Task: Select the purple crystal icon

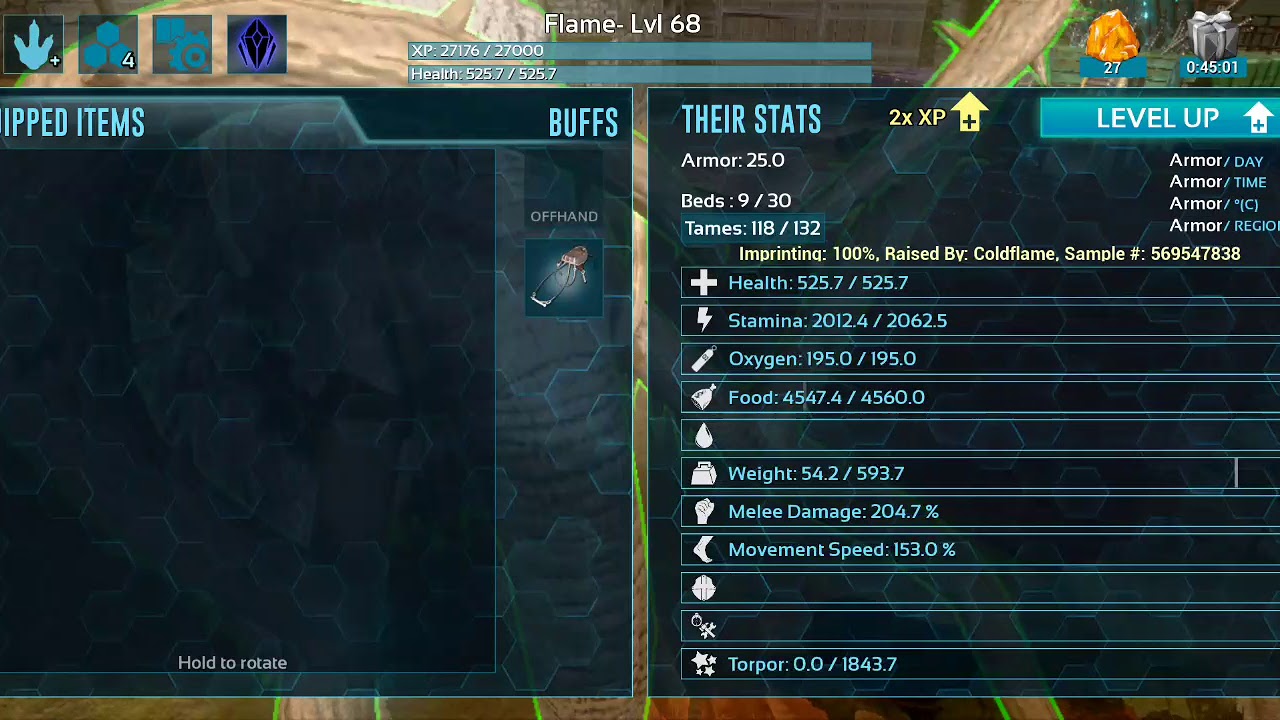Action: tap(257, 45)
